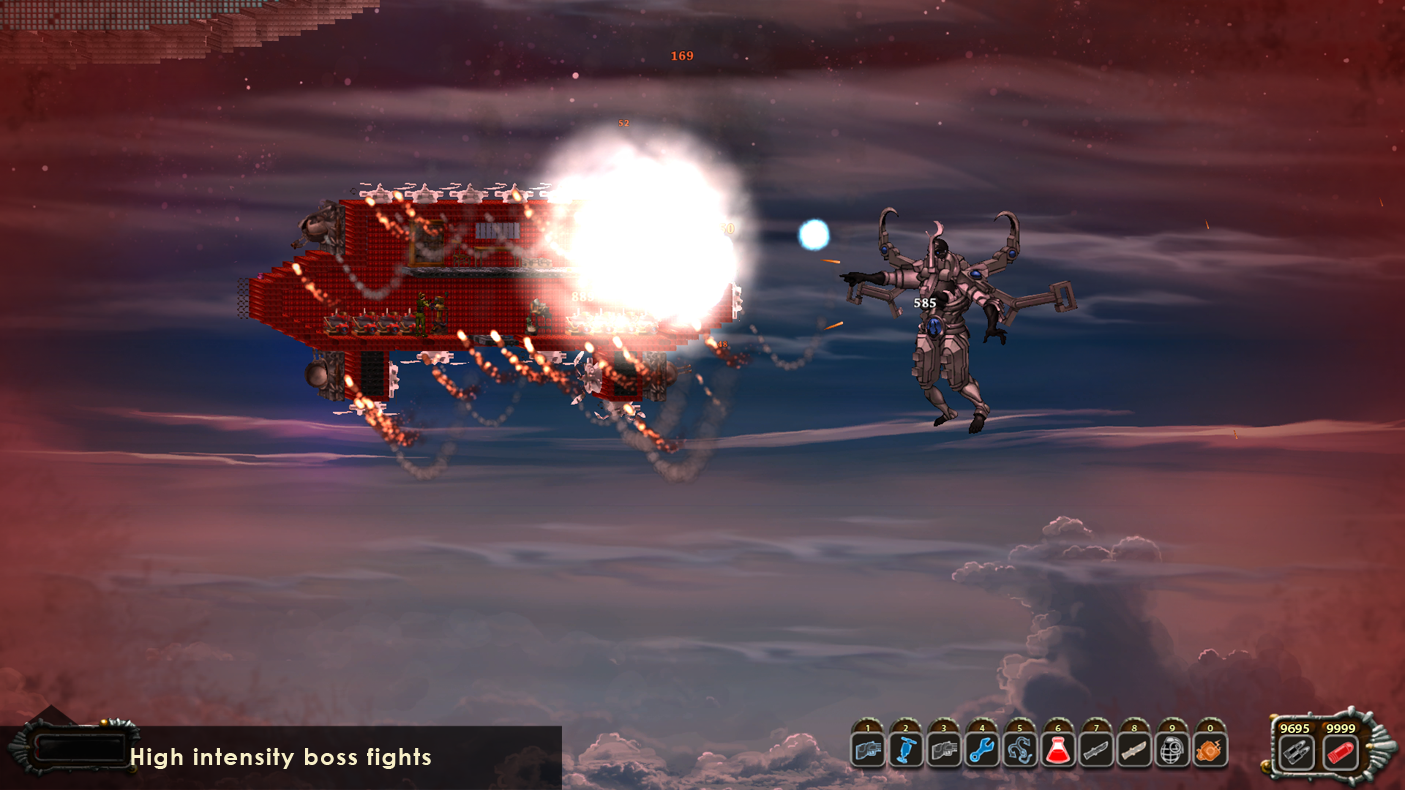This screenshot has width=1405, height=790.
Task: Click the red bullet icon showing 9999
Action: pyautogui.click(x=1339, y=750)
